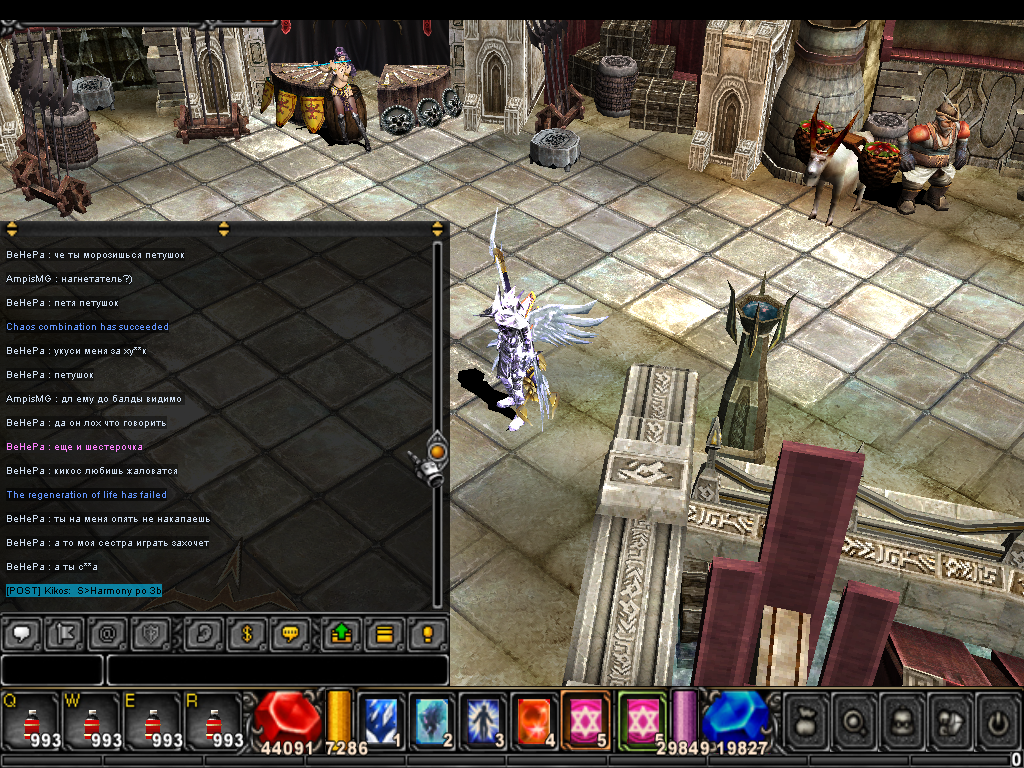Open the system menu power button
The image size is (1024, 768).
999,719
